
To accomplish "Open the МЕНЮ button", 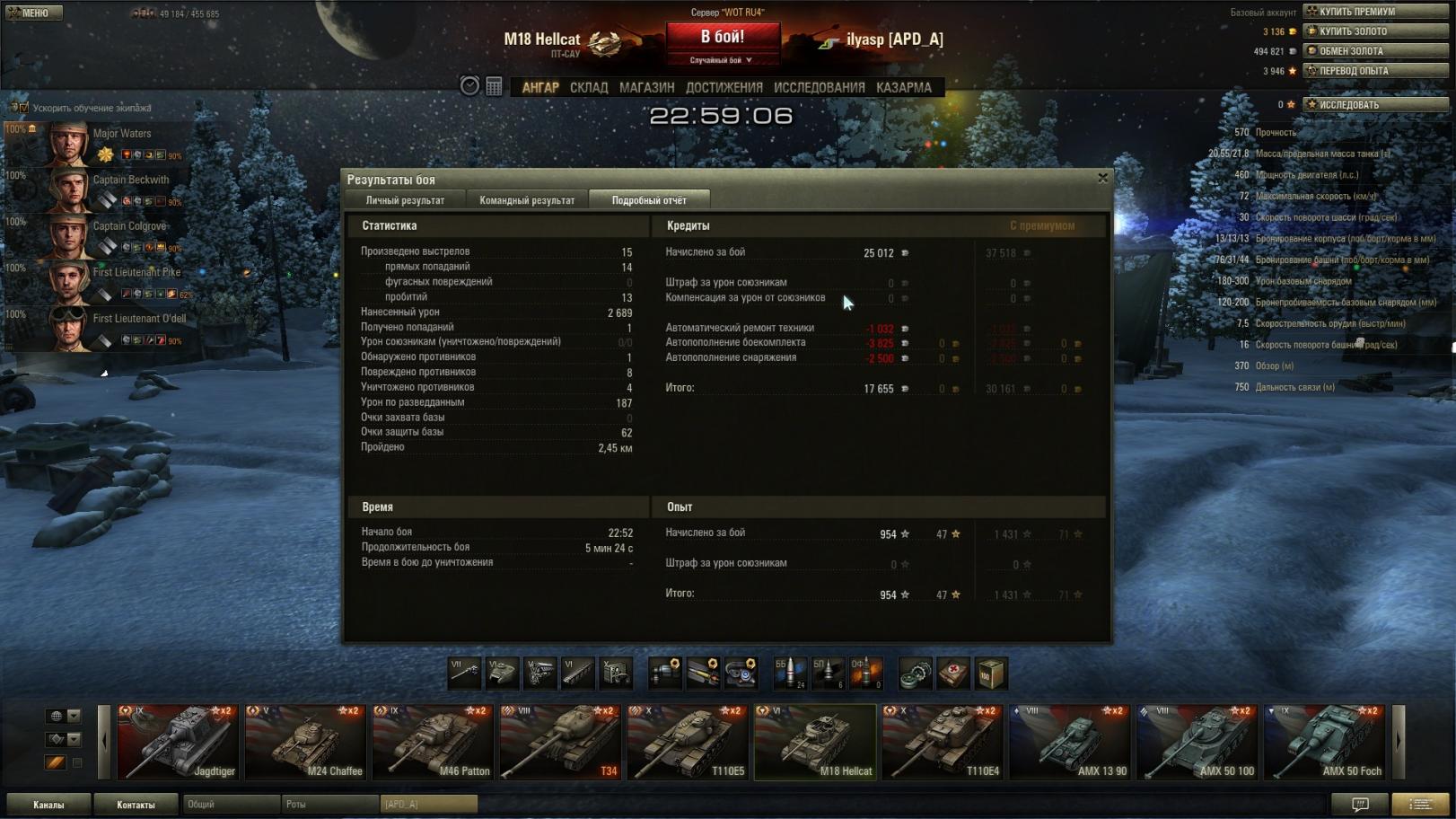I will (x=33, y=13).
